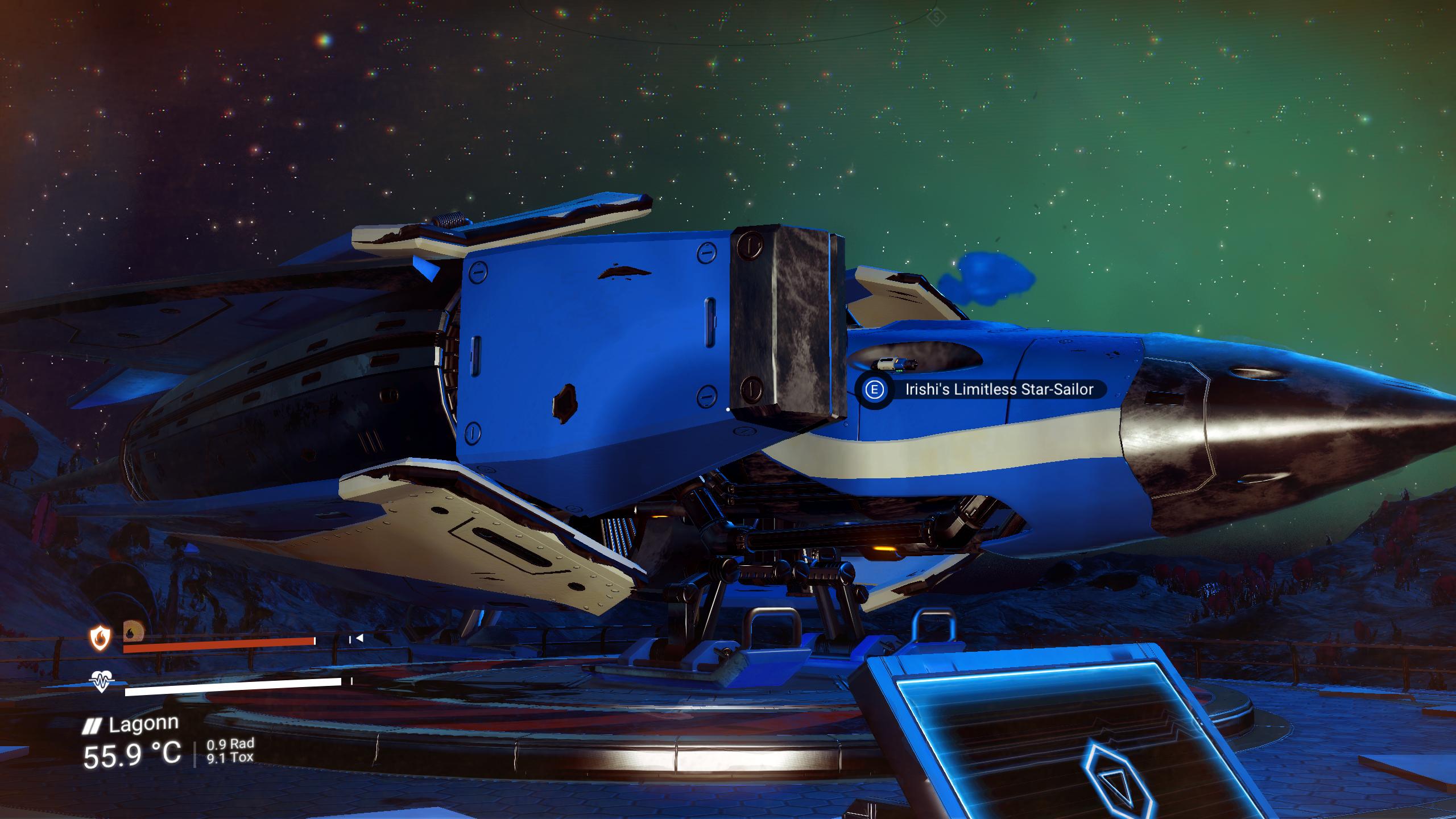The height and width of the screenshot is (819, 1456).
Task: Click the heartbeat health shield icon
Action: pyautogui.click(x=102, y=681)
